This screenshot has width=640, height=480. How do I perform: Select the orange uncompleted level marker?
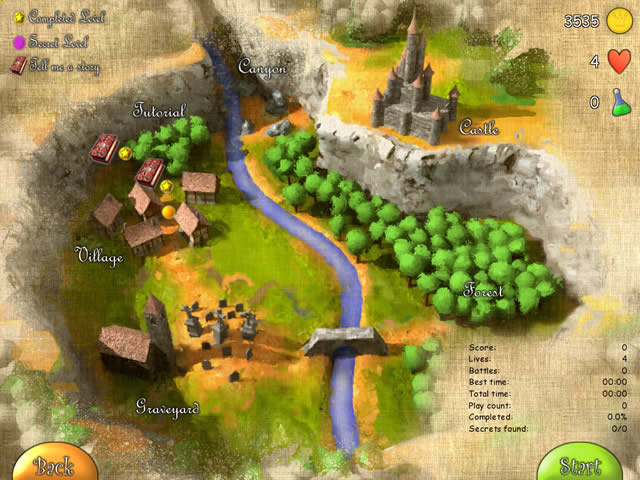pyautogui.click(x=168, y=212)
